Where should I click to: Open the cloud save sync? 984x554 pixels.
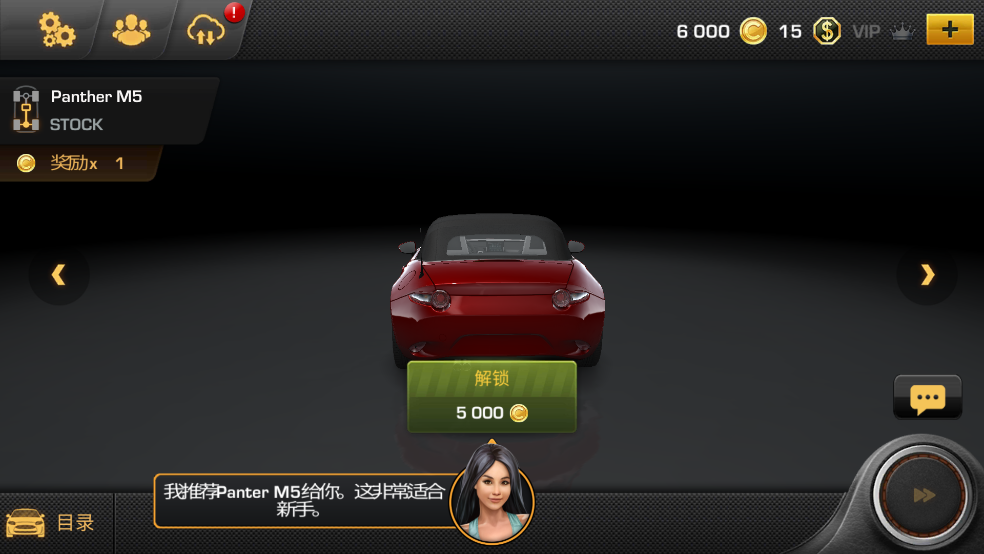206,31
